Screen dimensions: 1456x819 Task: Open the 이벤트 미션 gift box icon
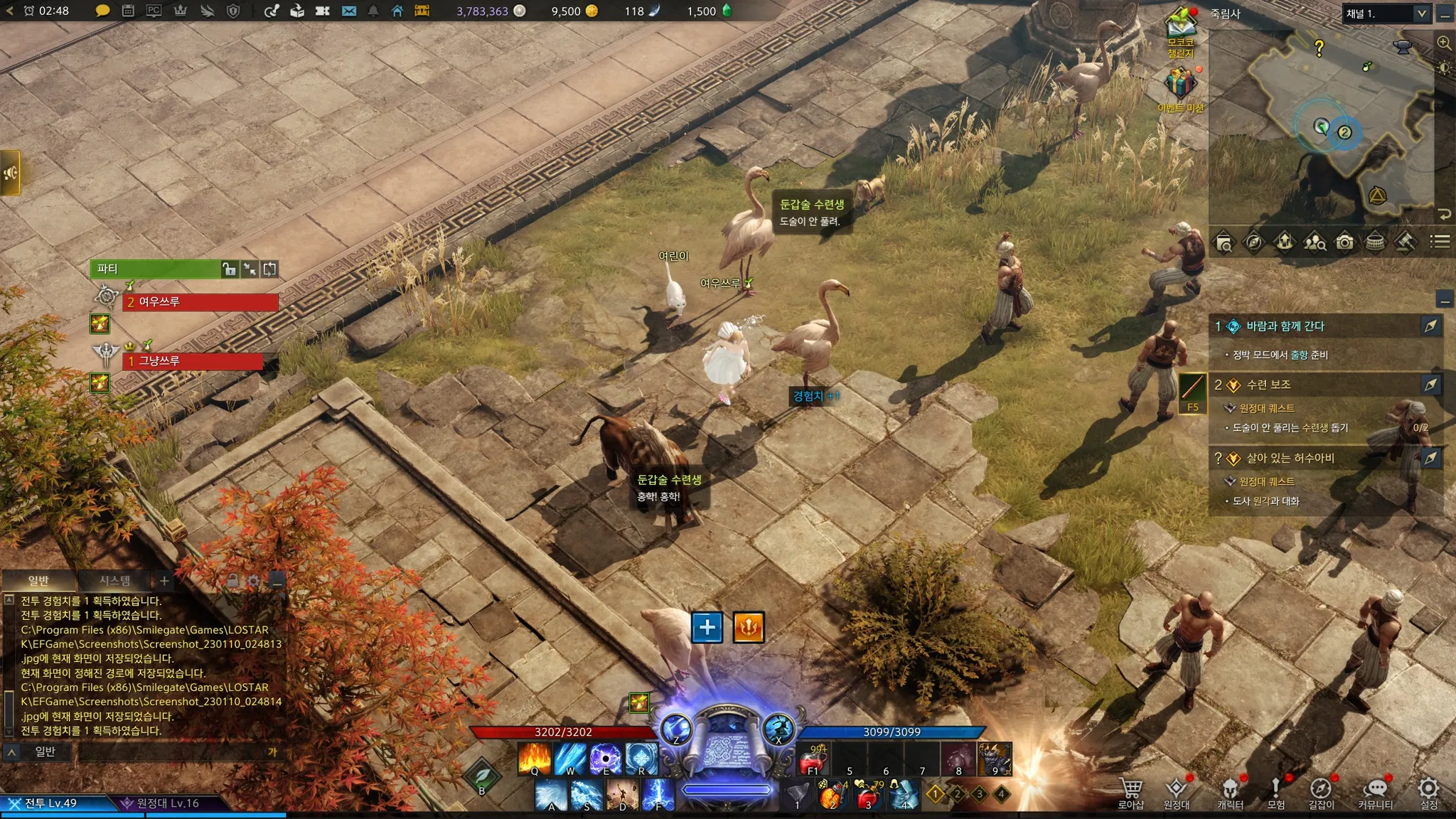coord(1180,84)
